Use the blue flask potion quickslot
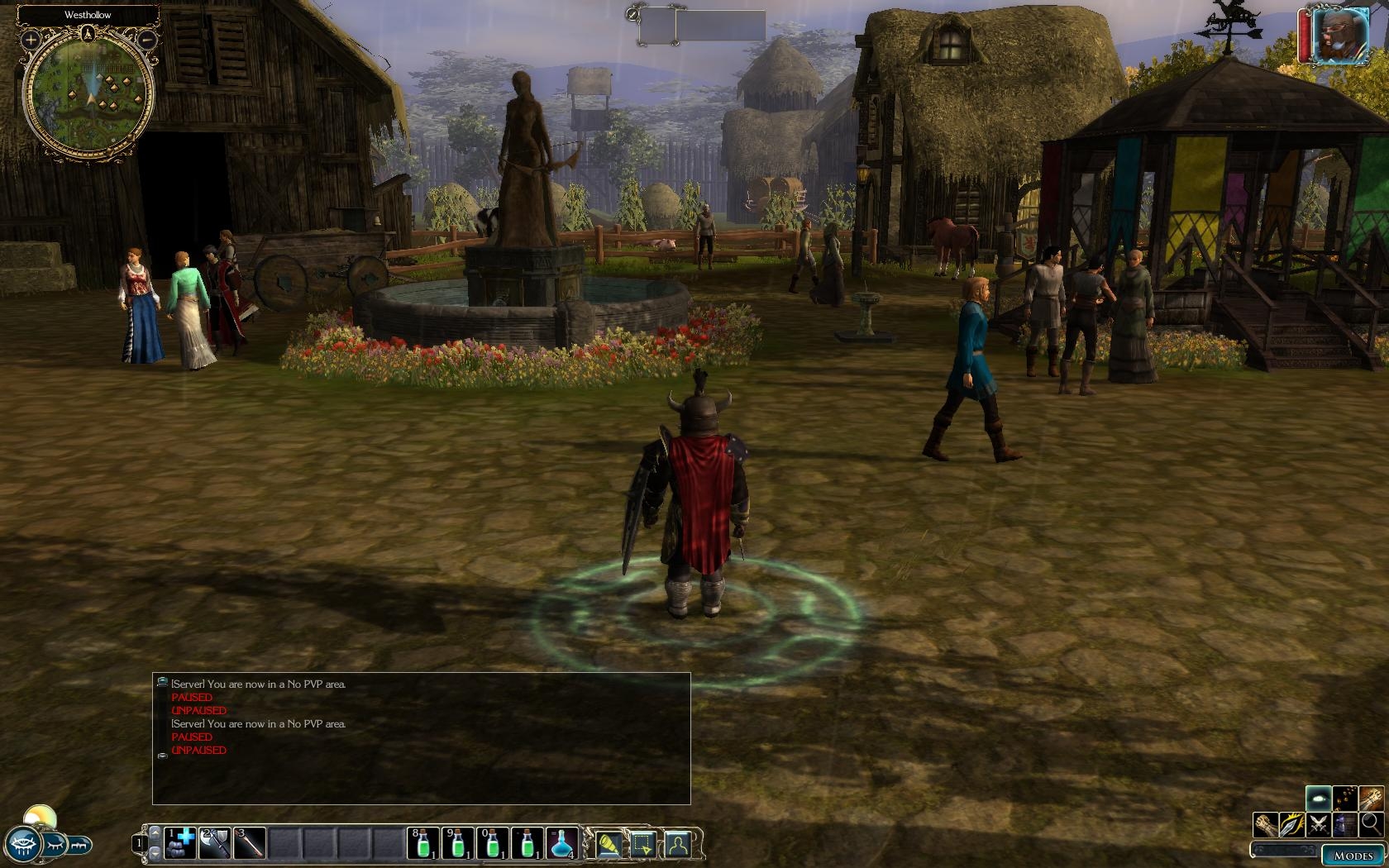Screen dimensions: 1389x868 pos(561,842)
